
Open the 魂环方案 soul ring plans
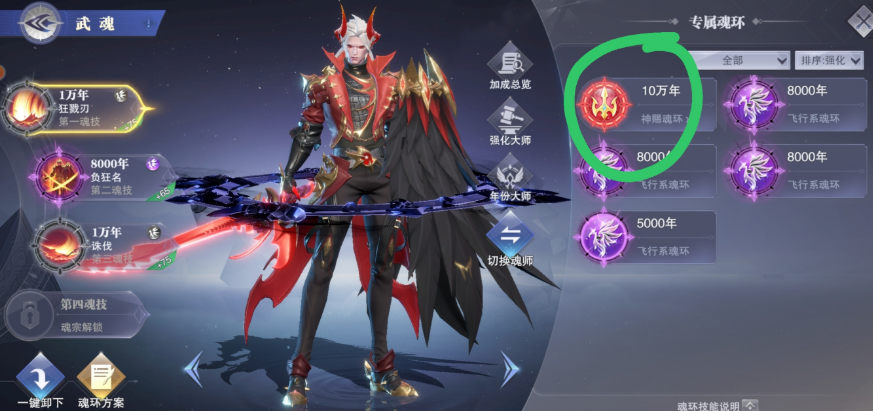click(x=101, y=382)
